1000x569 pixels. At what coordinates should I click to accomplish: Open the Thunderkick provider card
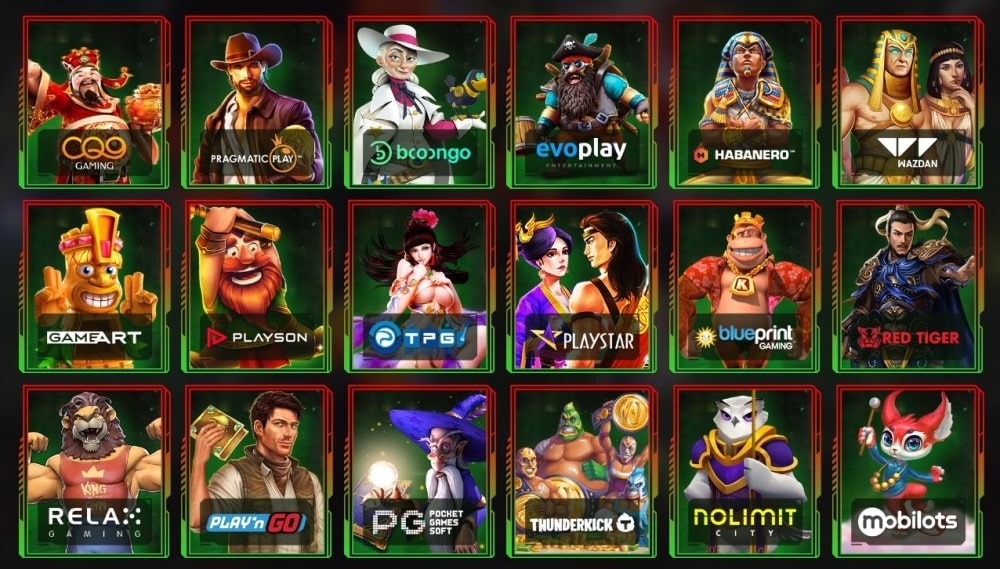[x=581, y=470]
